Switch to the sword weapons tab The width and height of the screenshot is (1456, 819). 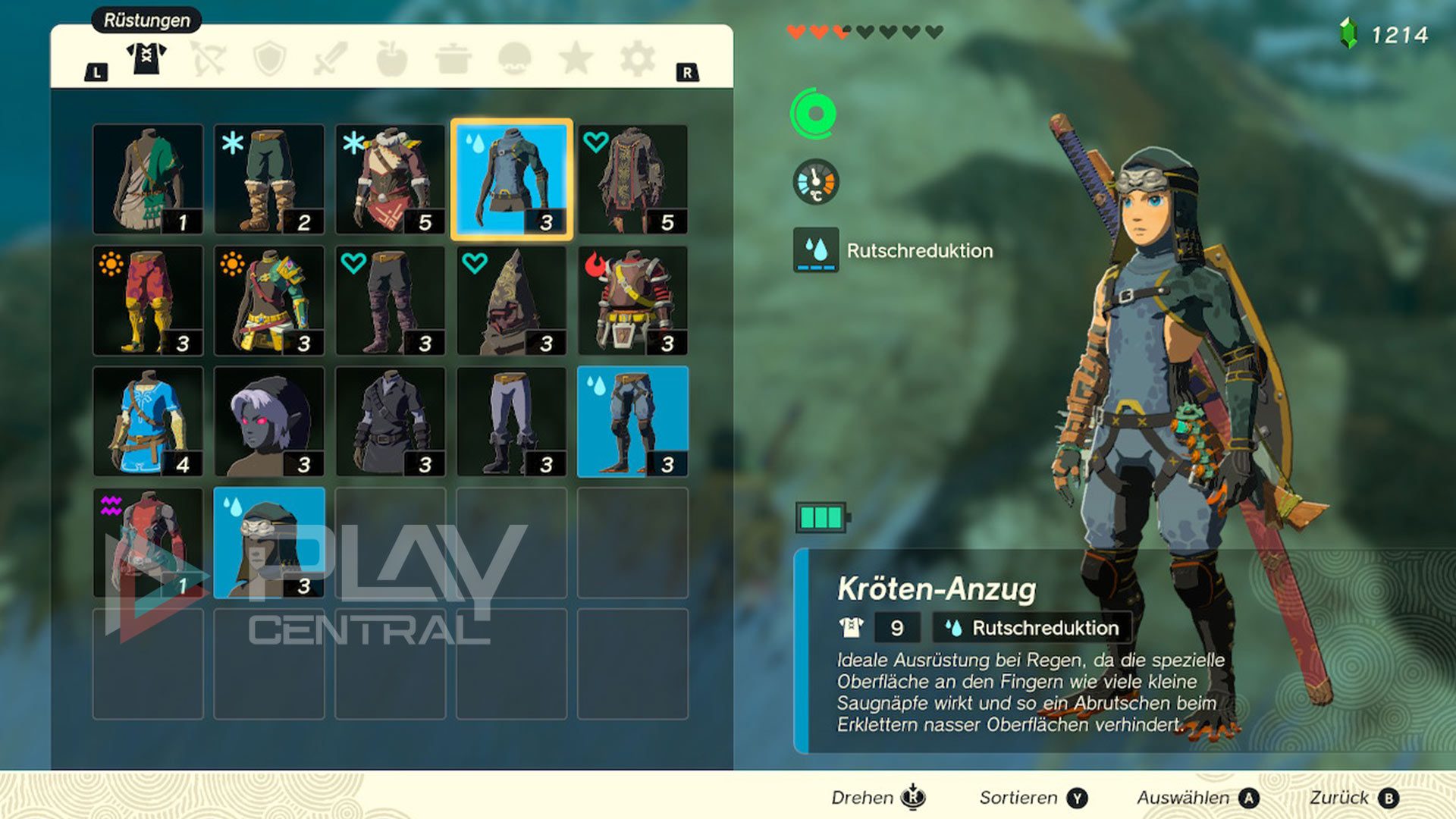click(x=331, y=58)
